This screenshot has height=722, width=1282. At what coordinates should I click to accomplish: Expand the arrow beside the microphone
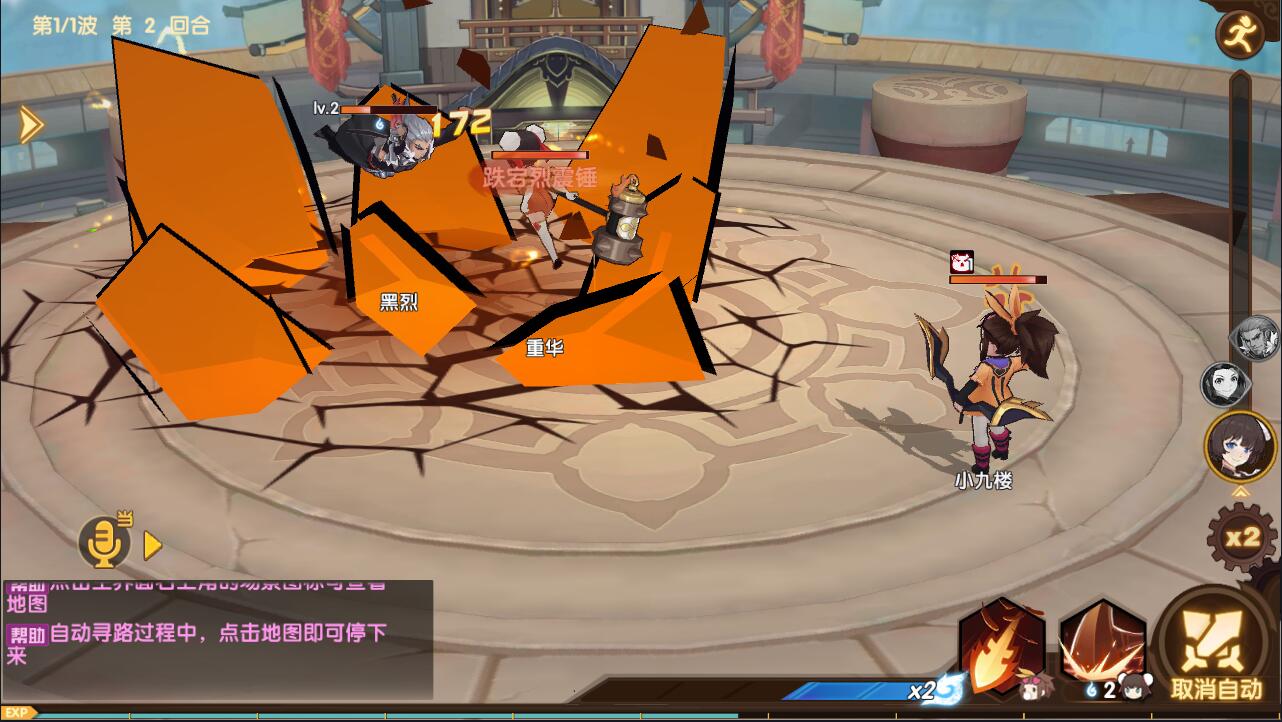(x=153, y=545)
